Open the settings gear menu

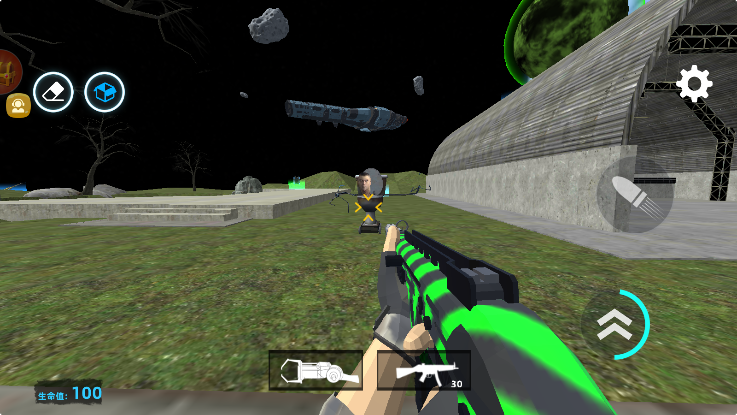(x=694, y=84)
